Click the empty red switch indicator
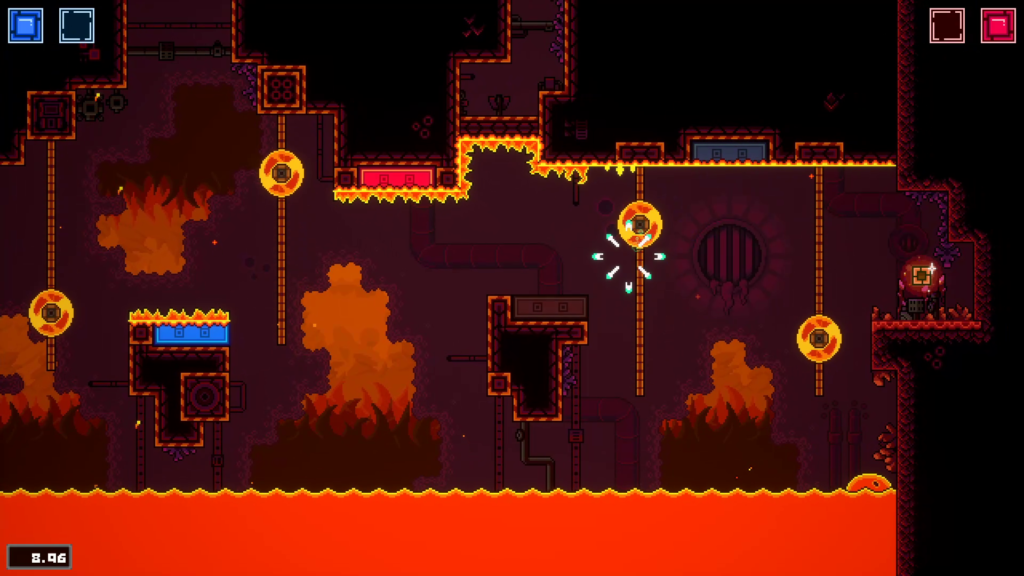 point(947,26)
